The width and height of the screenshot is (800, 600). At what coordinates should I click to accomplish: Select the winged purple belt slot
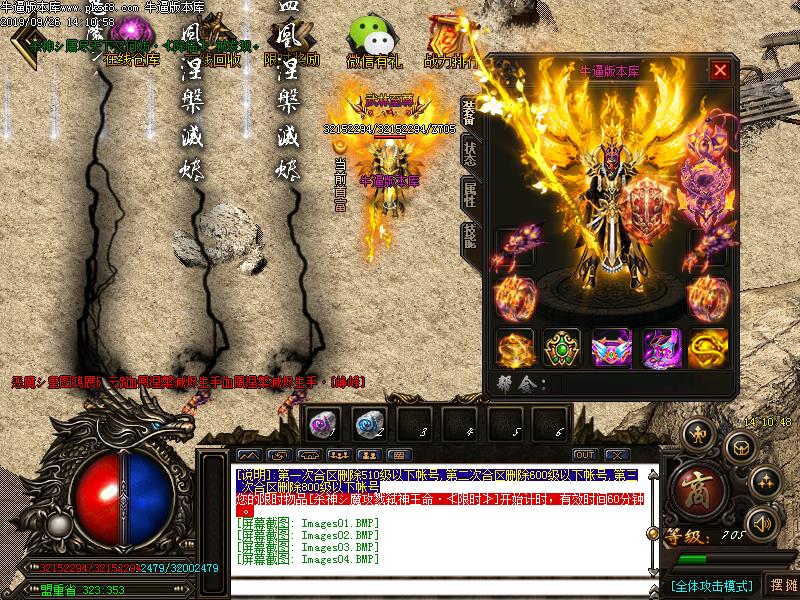(612, 347)
